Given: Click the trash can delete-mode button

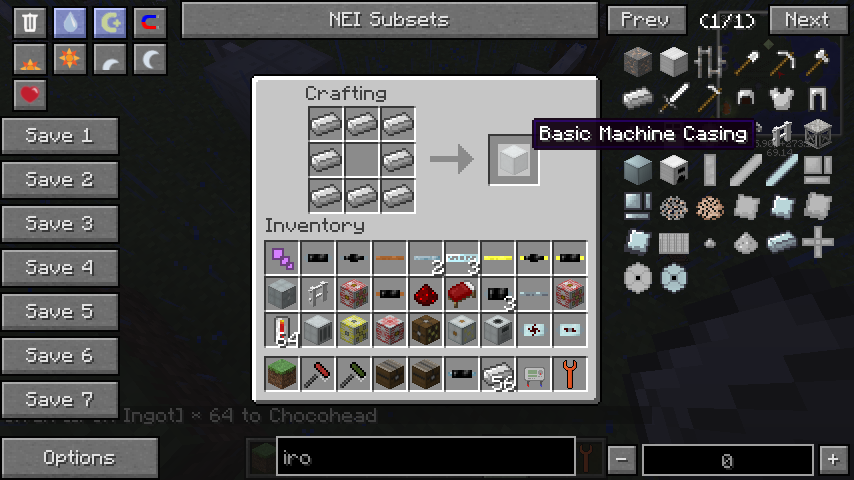Looking at the screenshot, I should click(30, 22).
